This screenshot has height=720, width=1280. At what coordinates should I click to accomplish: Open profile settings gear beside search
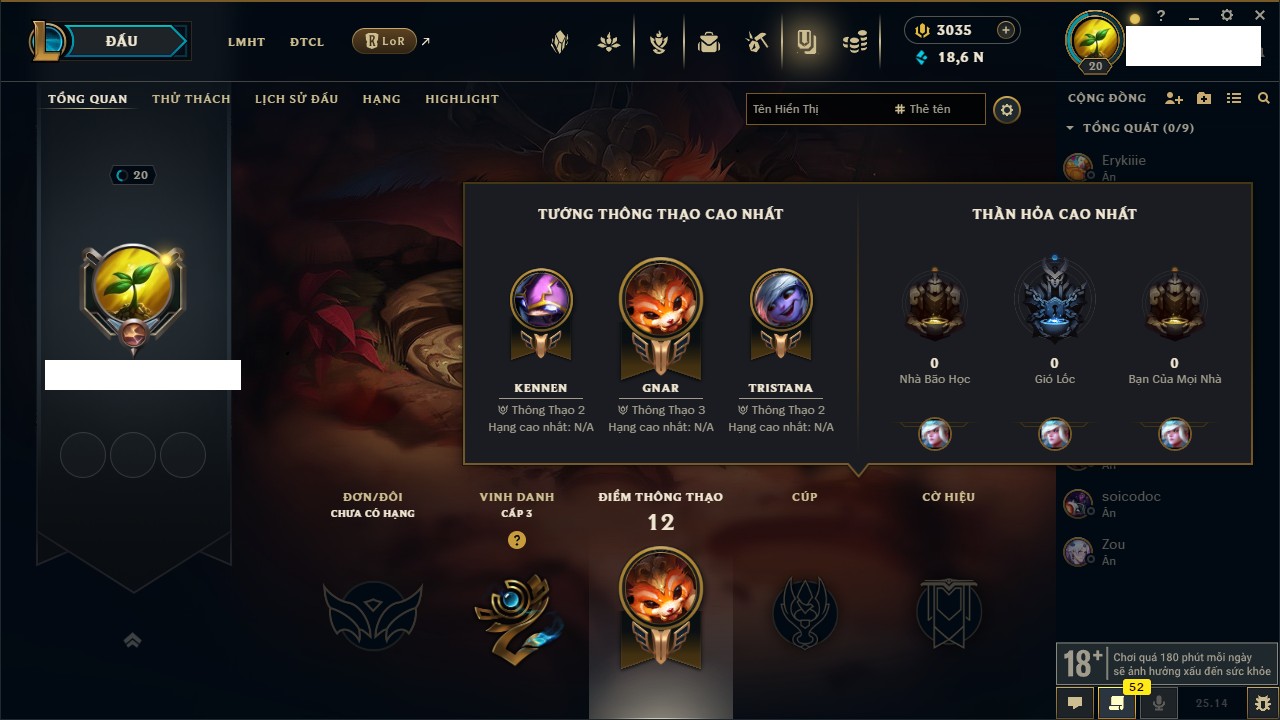[x=1007, y=110]
